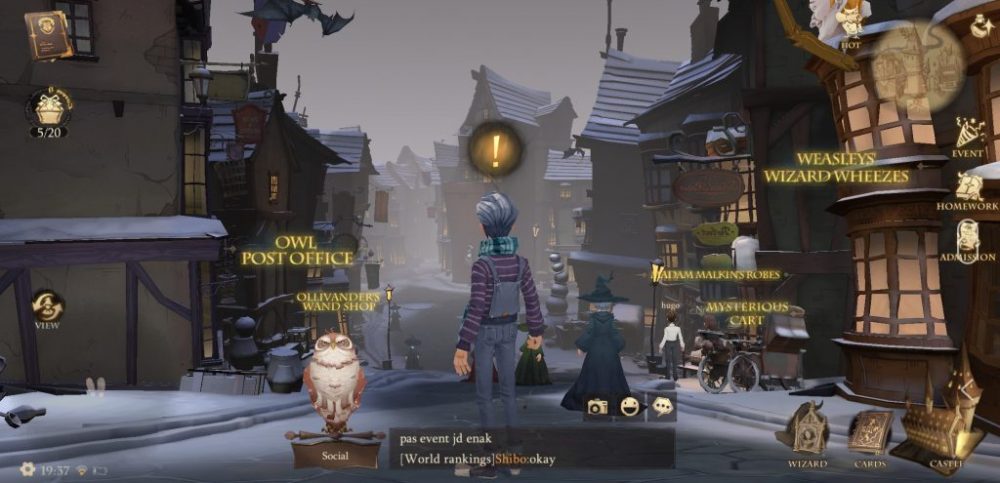Viewport: 1000px width, 483px height.
Task: Go to Weasleys' Wizard Wheezes label
Action: [x=836, y=167]
